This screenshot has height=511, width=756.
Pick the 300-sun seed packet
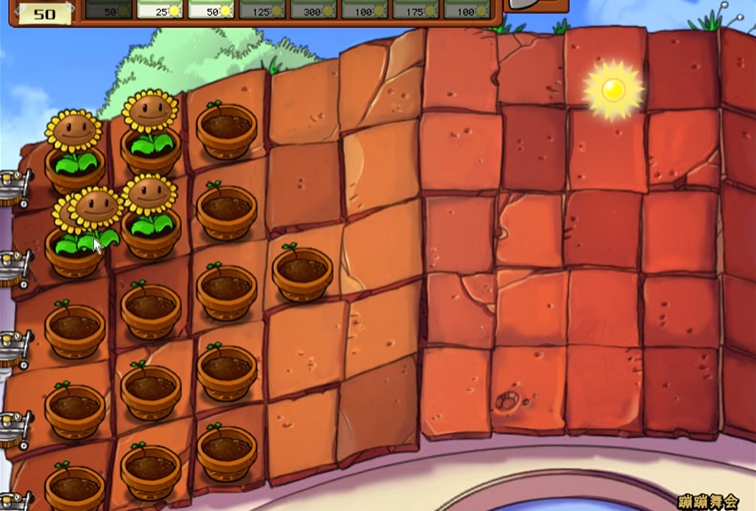[312, 9]
